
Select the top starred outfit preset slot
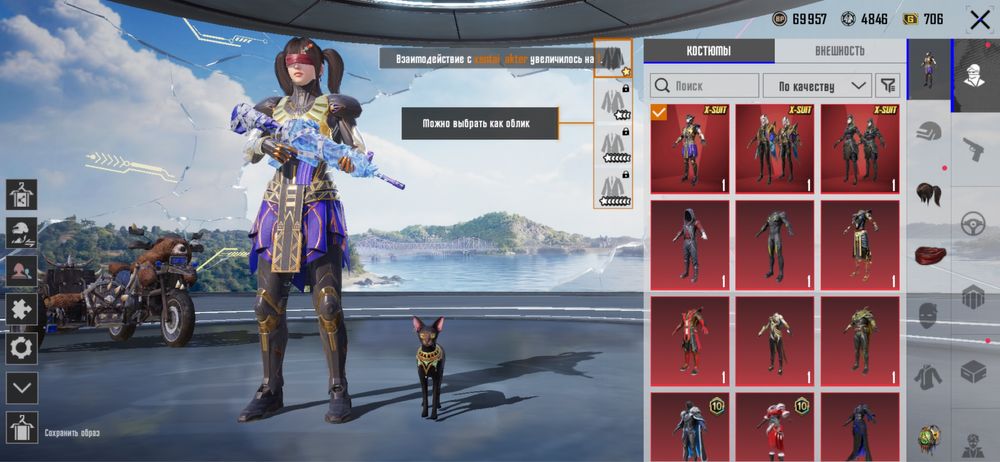coord(611,59)
